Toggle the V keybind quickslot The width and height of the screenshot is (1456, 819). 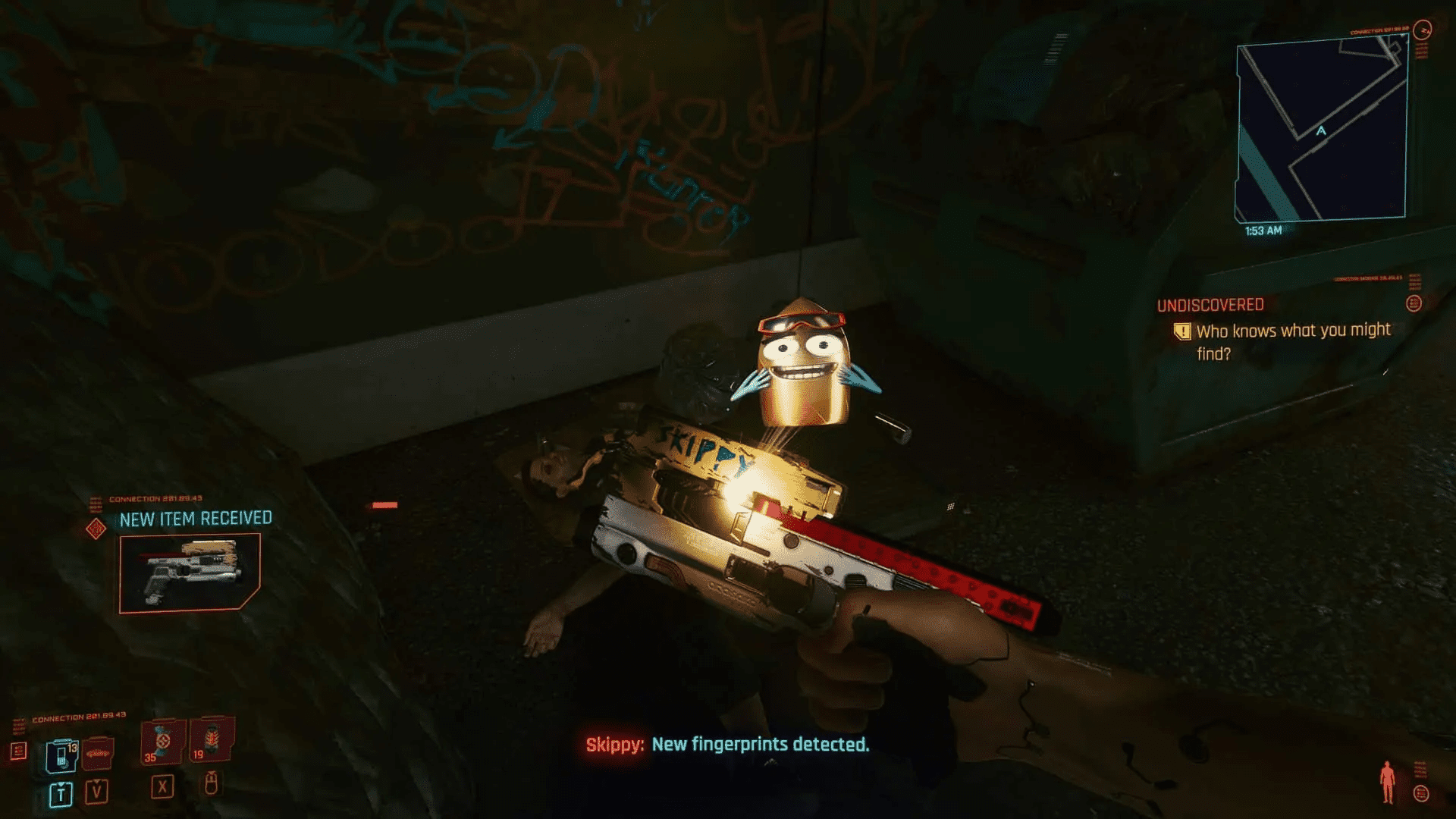click(x=96, y=792)
